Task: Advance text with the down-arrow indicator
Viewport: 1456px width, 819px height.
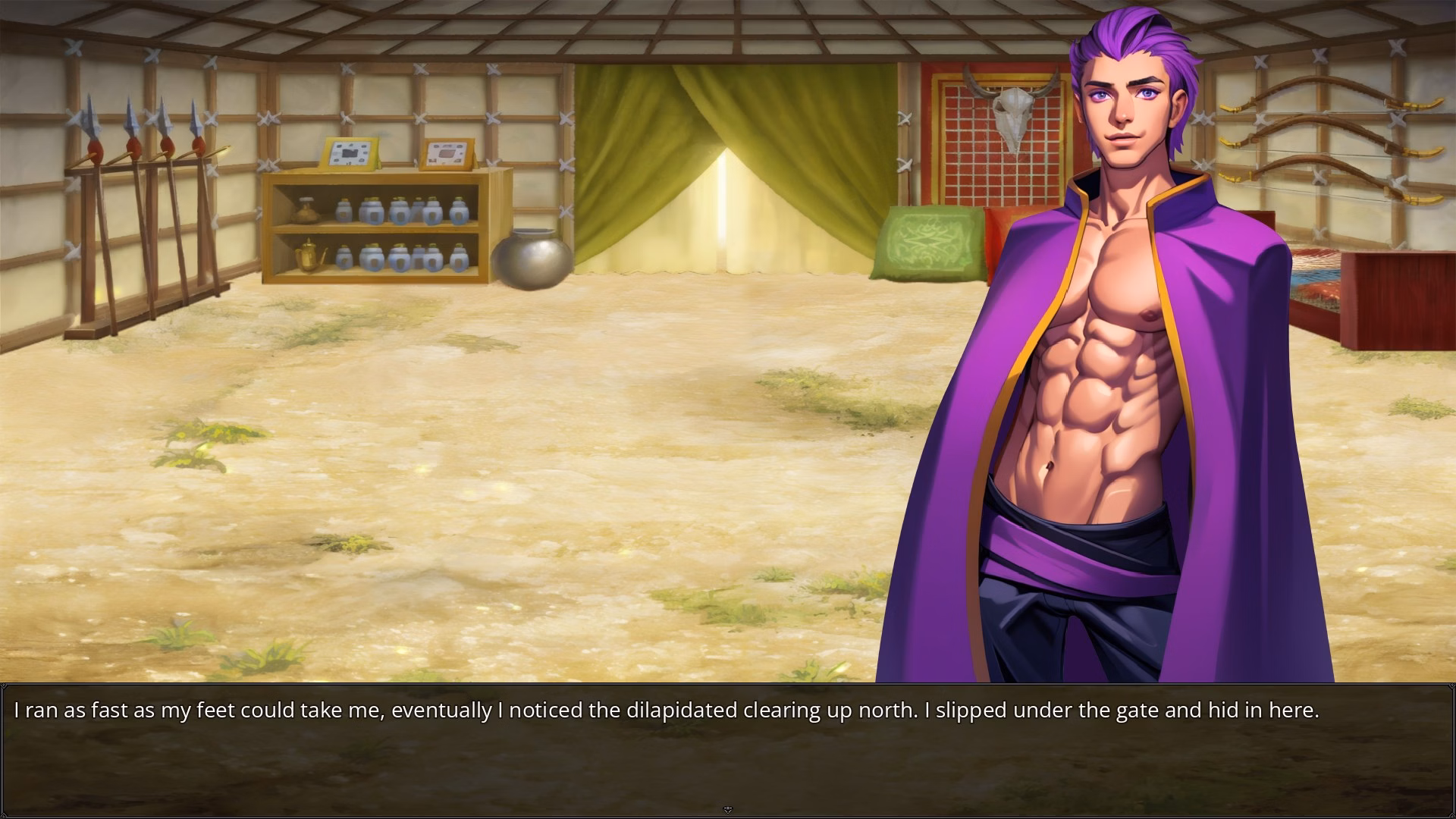Action: pos(728,810)
